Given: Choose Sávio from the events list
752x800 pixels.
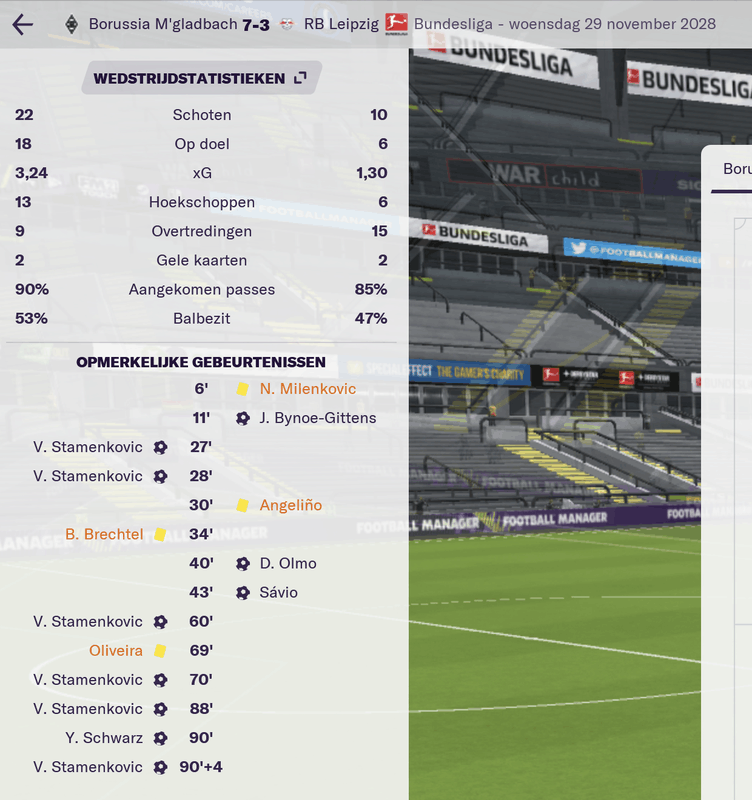Looking at the screenshot, I should click(278, 592).
